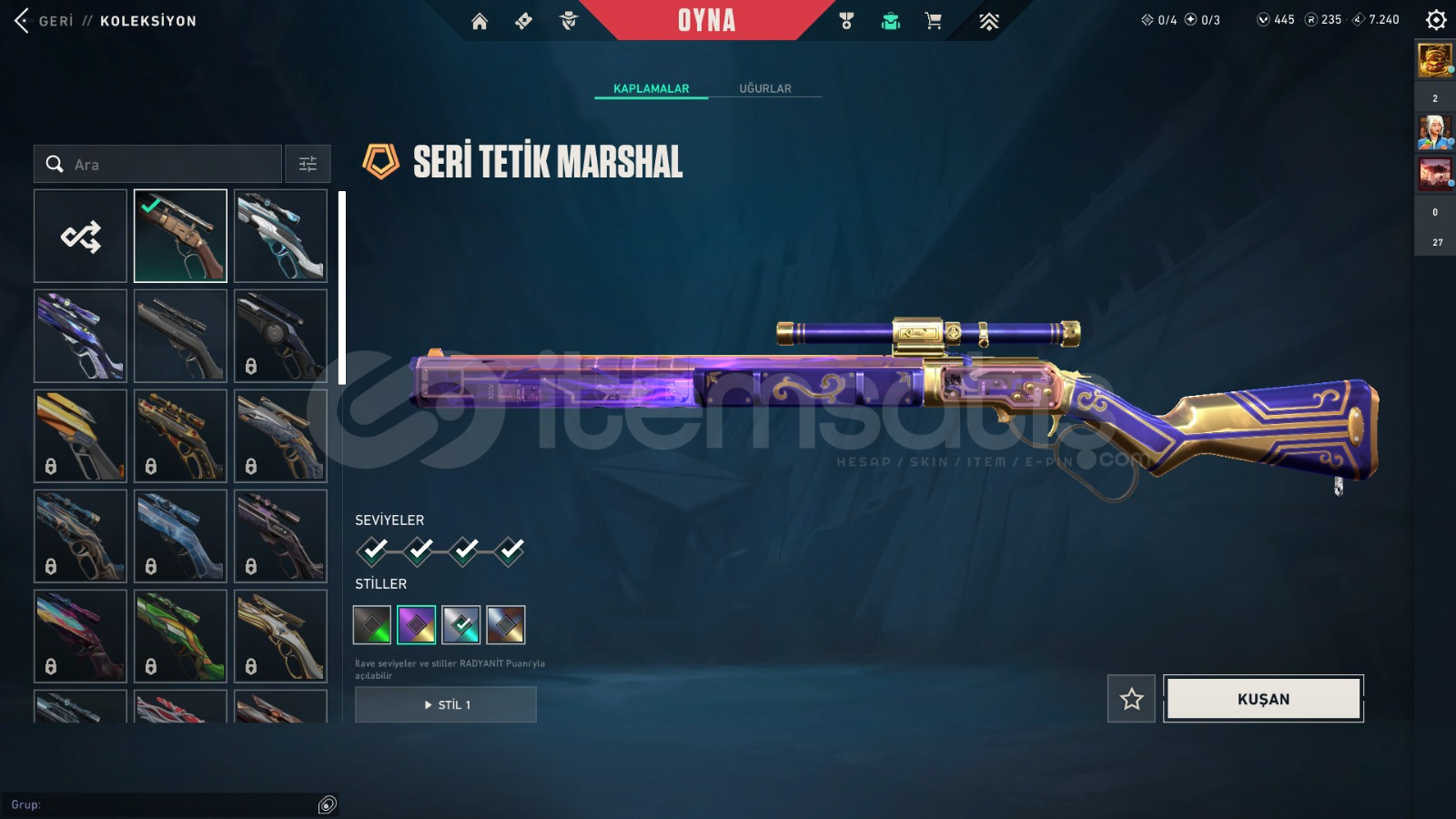Image resolution: width=1456 pixels, height=819 pixels.
Task: Open the store cart icon
Action: [933, 21]
